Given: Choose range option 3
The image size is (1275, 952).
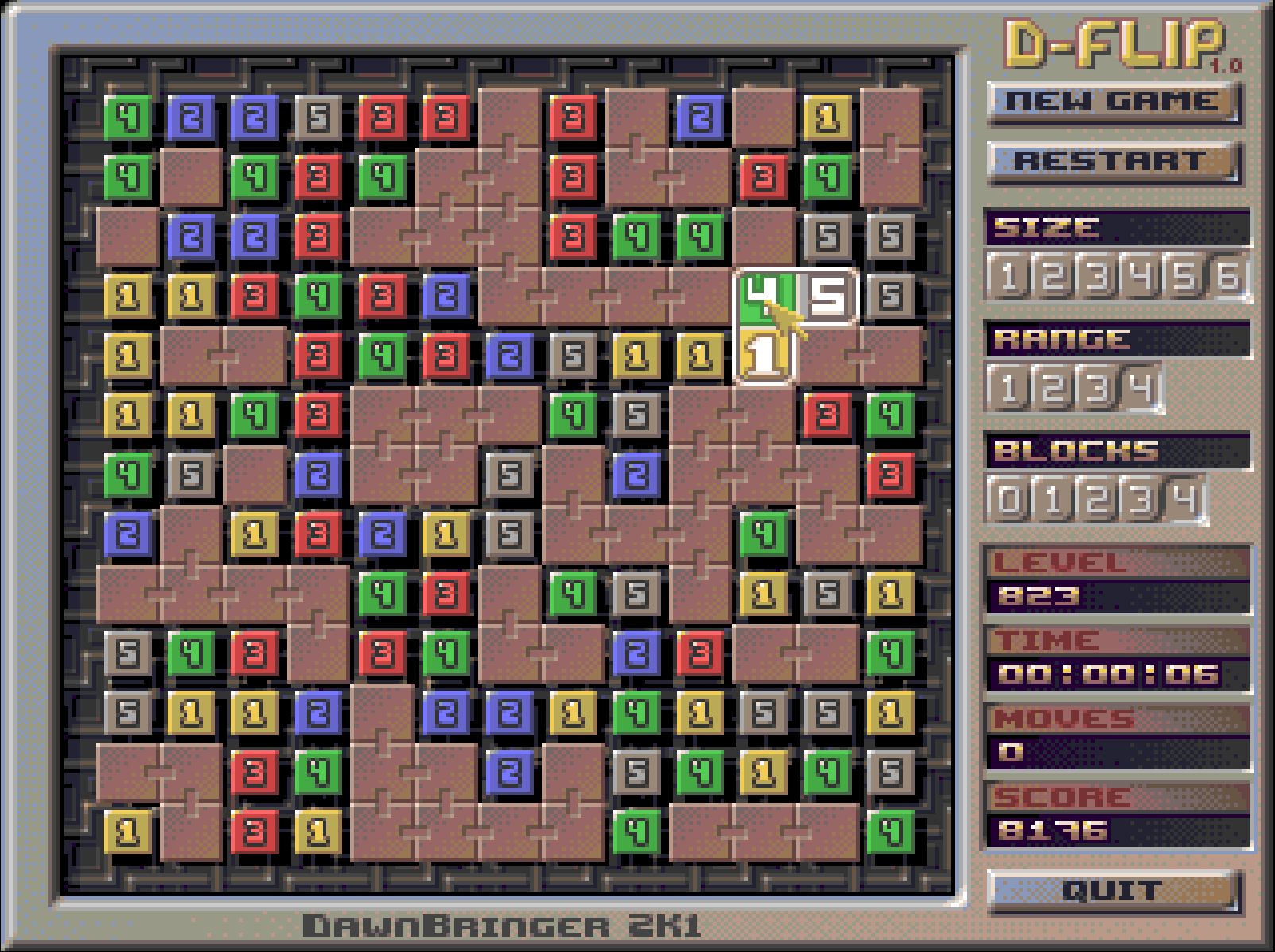Looking at the screenshot, I should [x=1097, y=389].
